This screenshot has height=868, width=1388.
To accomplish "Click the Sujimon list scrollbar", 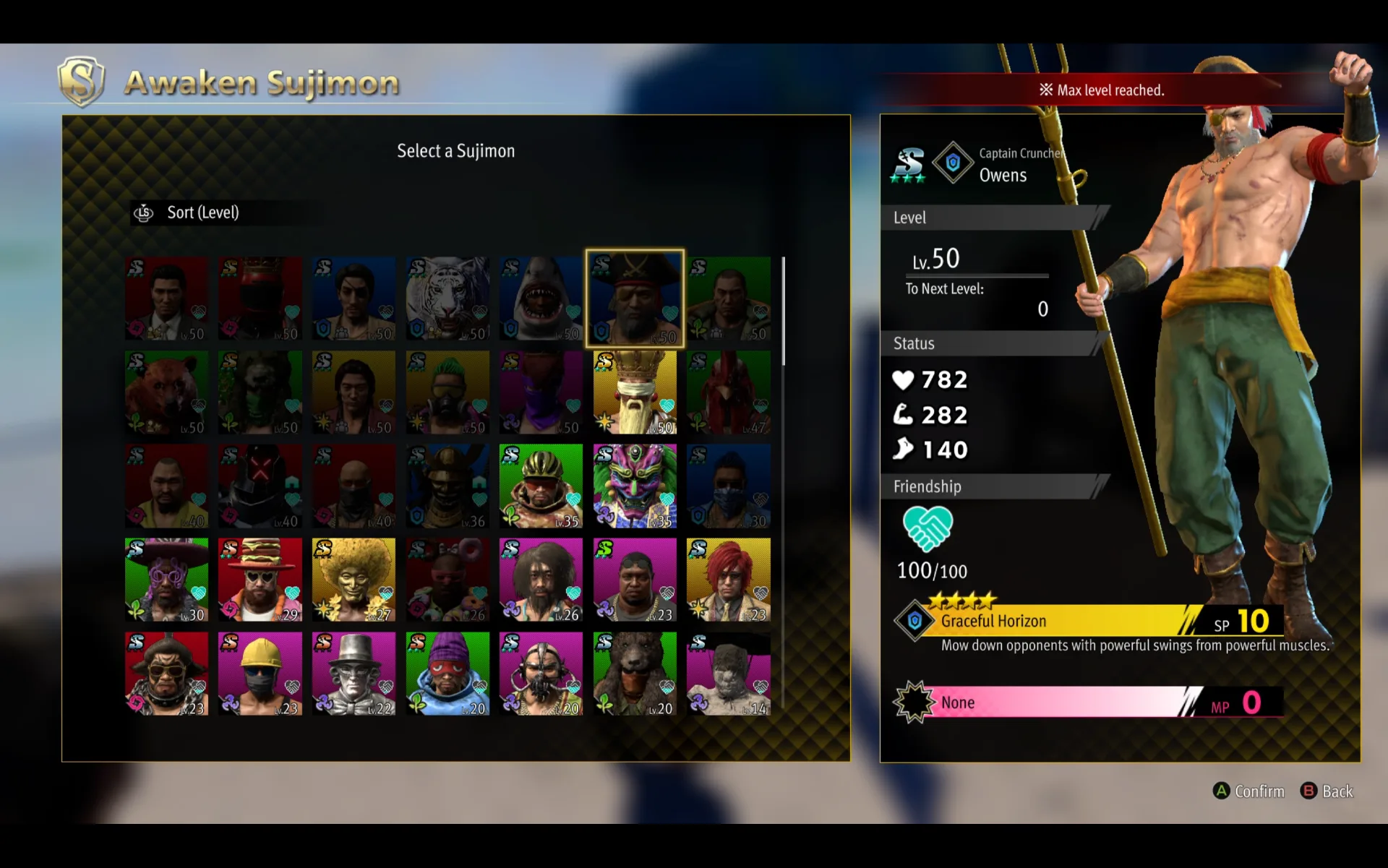I will [x=784, y=311].
